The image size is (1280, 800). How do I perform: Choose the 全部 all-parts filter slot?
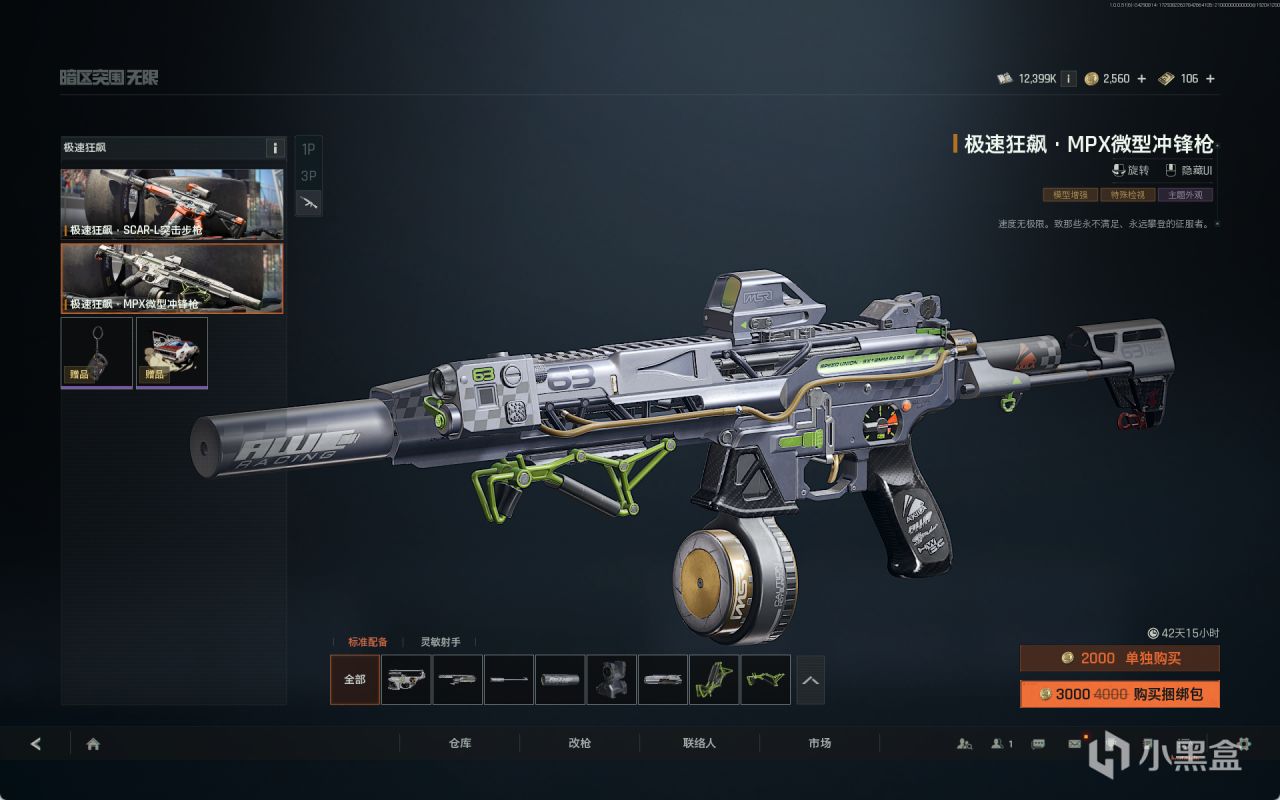click(355, 680)
